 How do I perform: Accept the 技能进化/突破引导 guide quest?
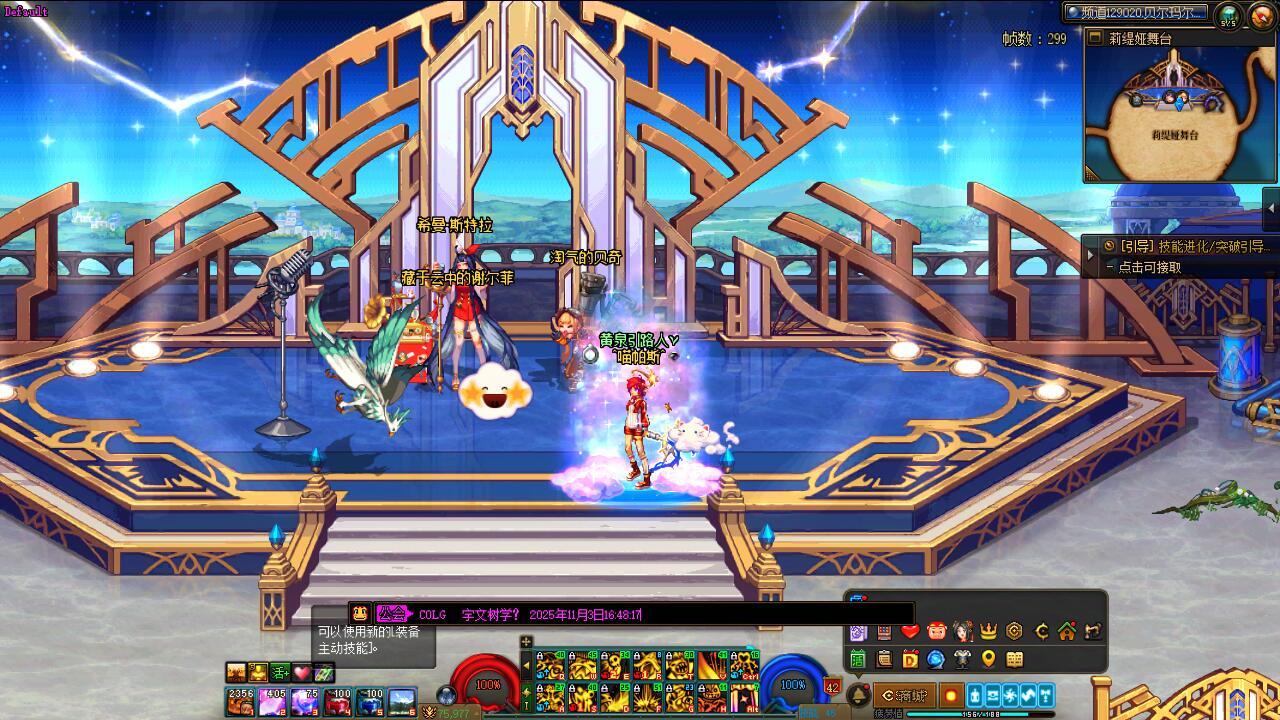pyautogui.click(x=1188, y=246)
